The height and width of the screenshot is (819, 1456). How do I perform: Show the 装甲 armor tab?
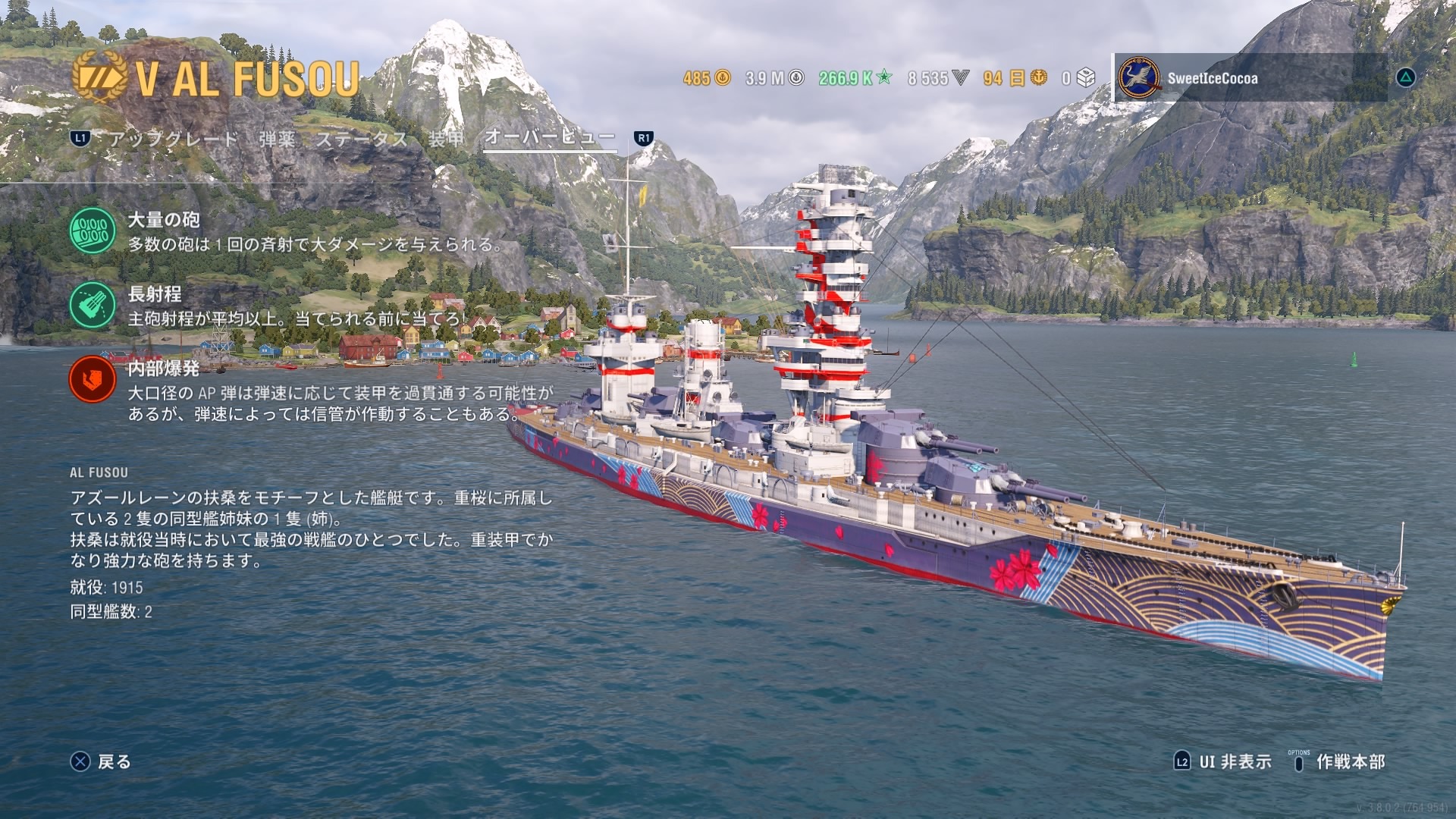pos(446,139)
